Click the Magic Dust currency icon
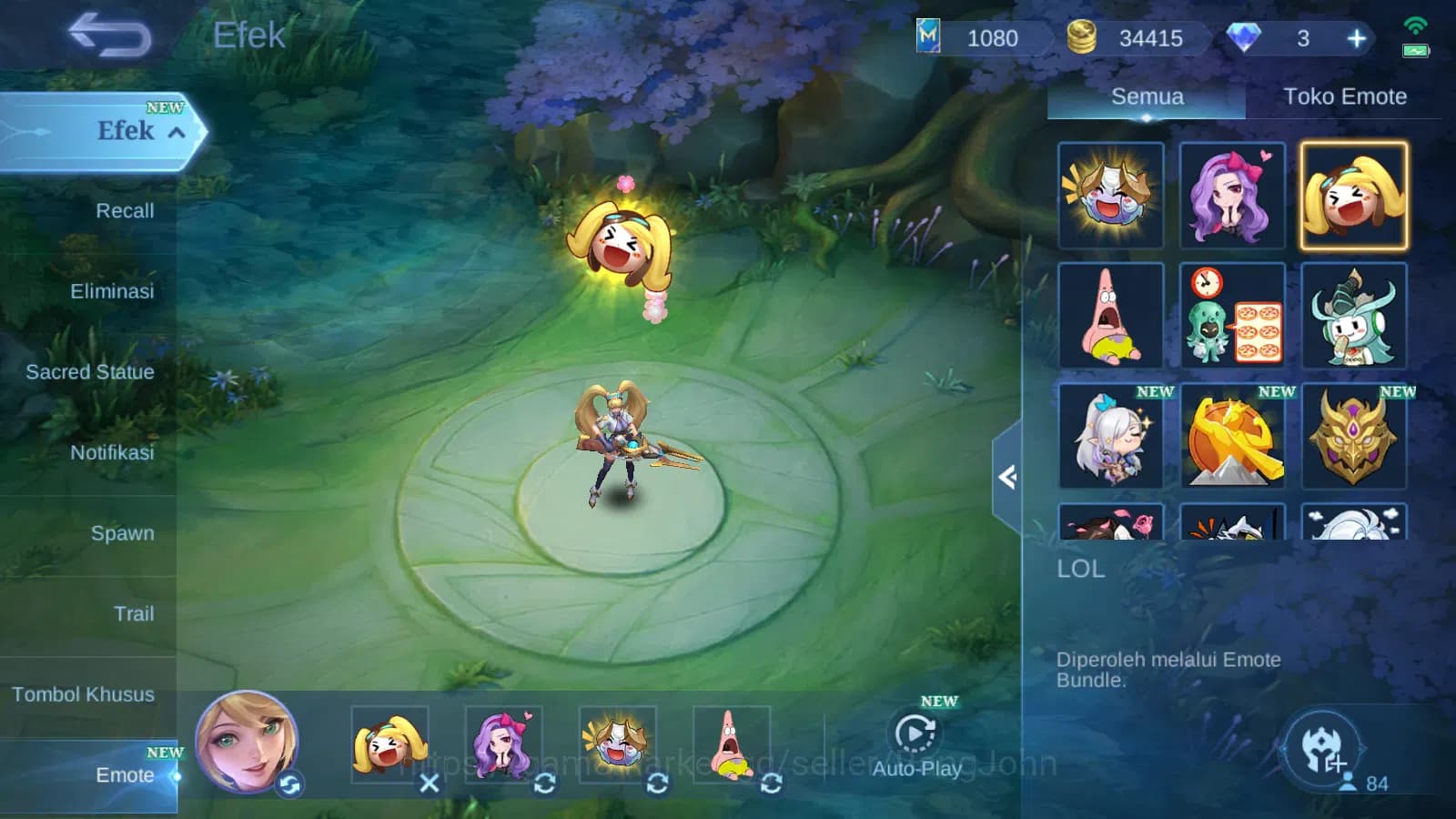The image size is (1456, 819). coord(930,38)
